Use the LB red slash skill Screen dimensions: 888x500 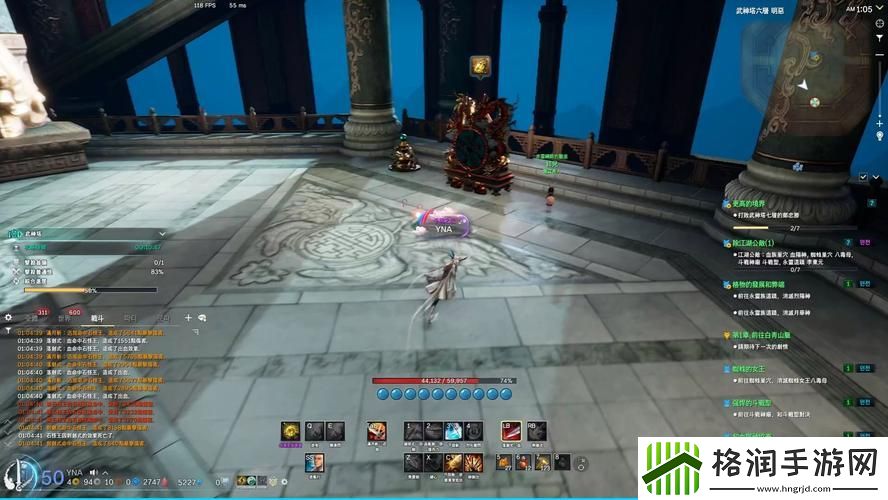pos(511,430)
